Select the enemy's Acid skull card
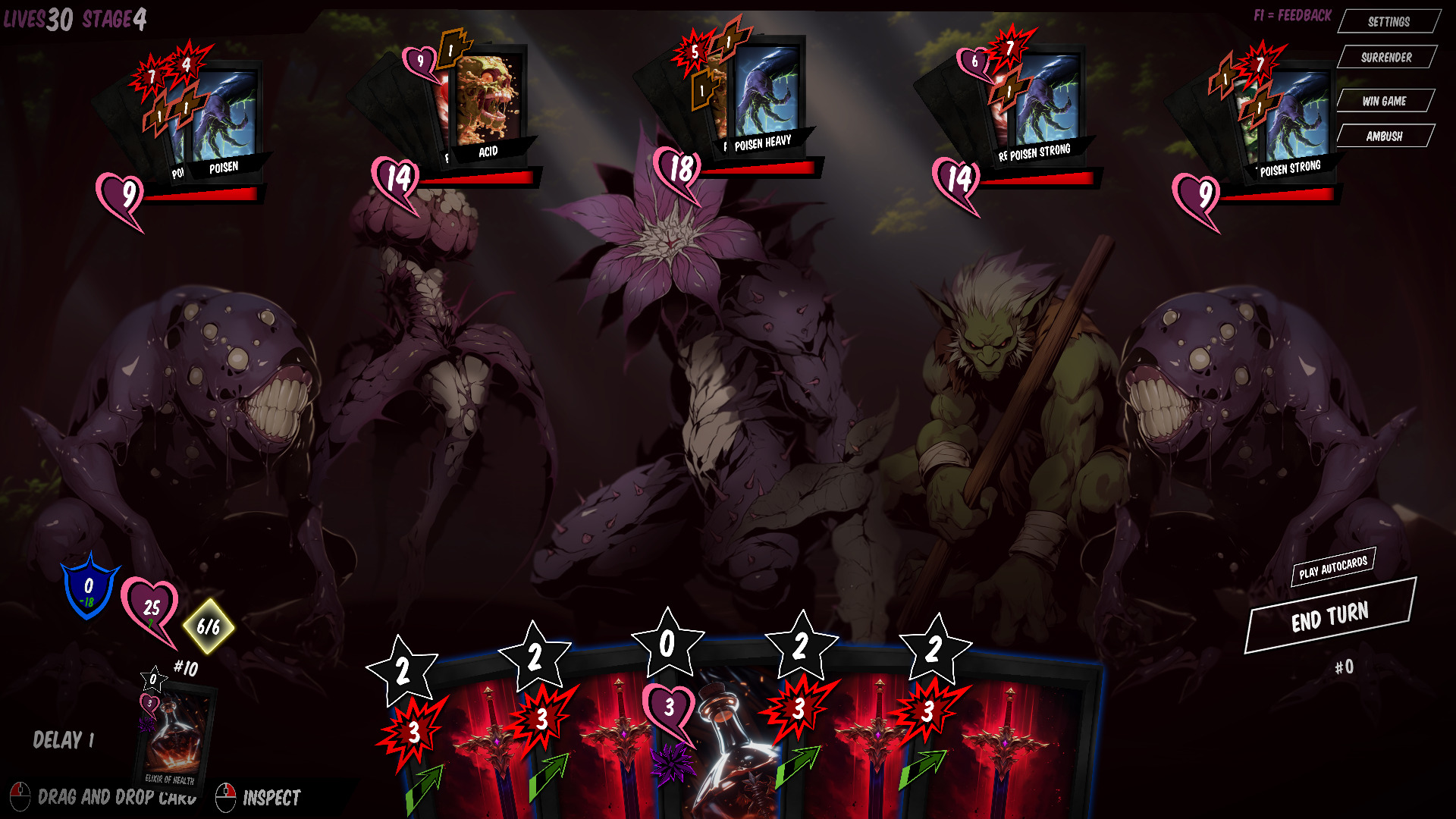The height and width of the screenshot is (819, 1456). (x=488, y=102)
